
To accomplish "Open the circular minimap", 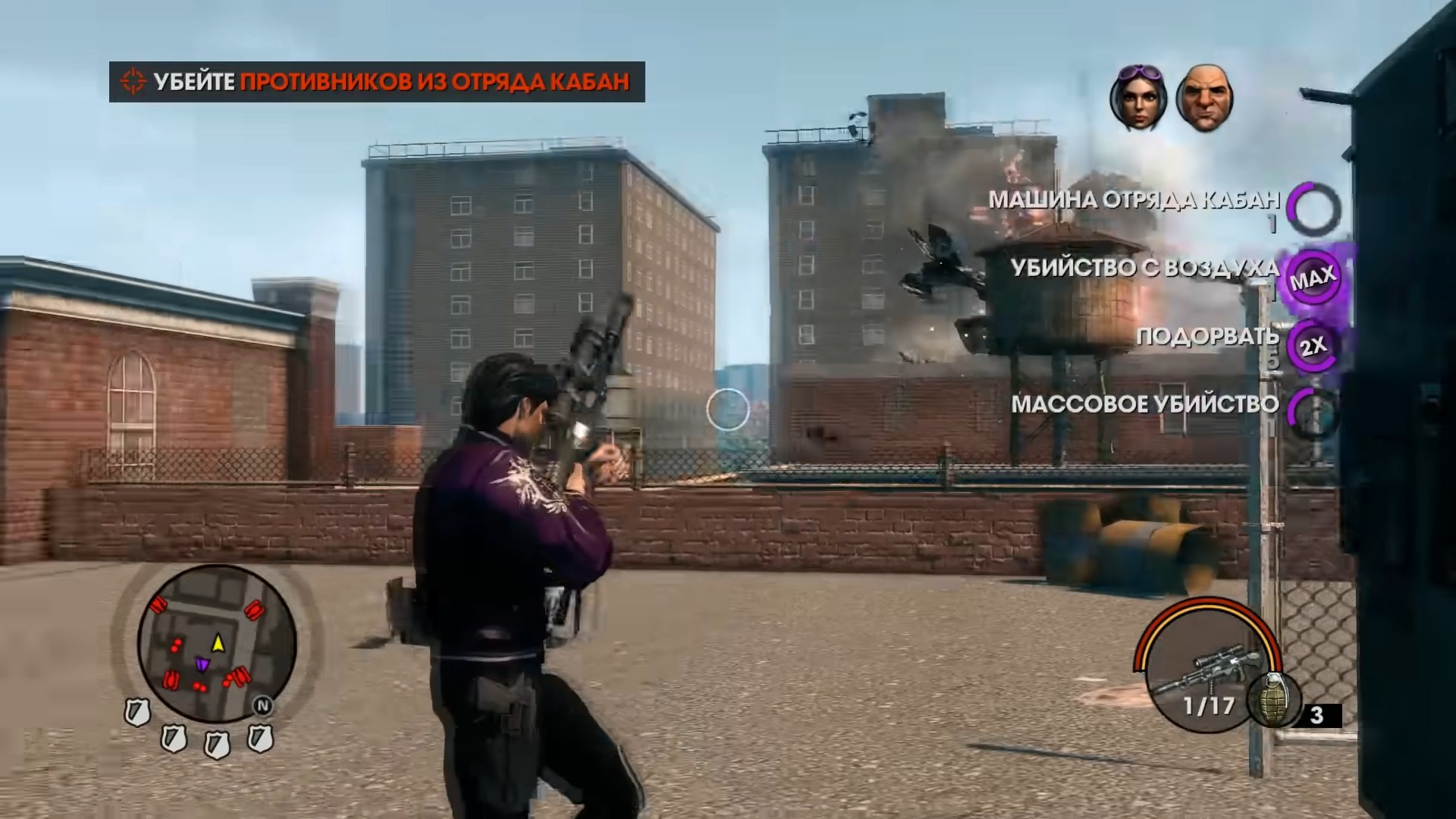I will tap(217, 642).
